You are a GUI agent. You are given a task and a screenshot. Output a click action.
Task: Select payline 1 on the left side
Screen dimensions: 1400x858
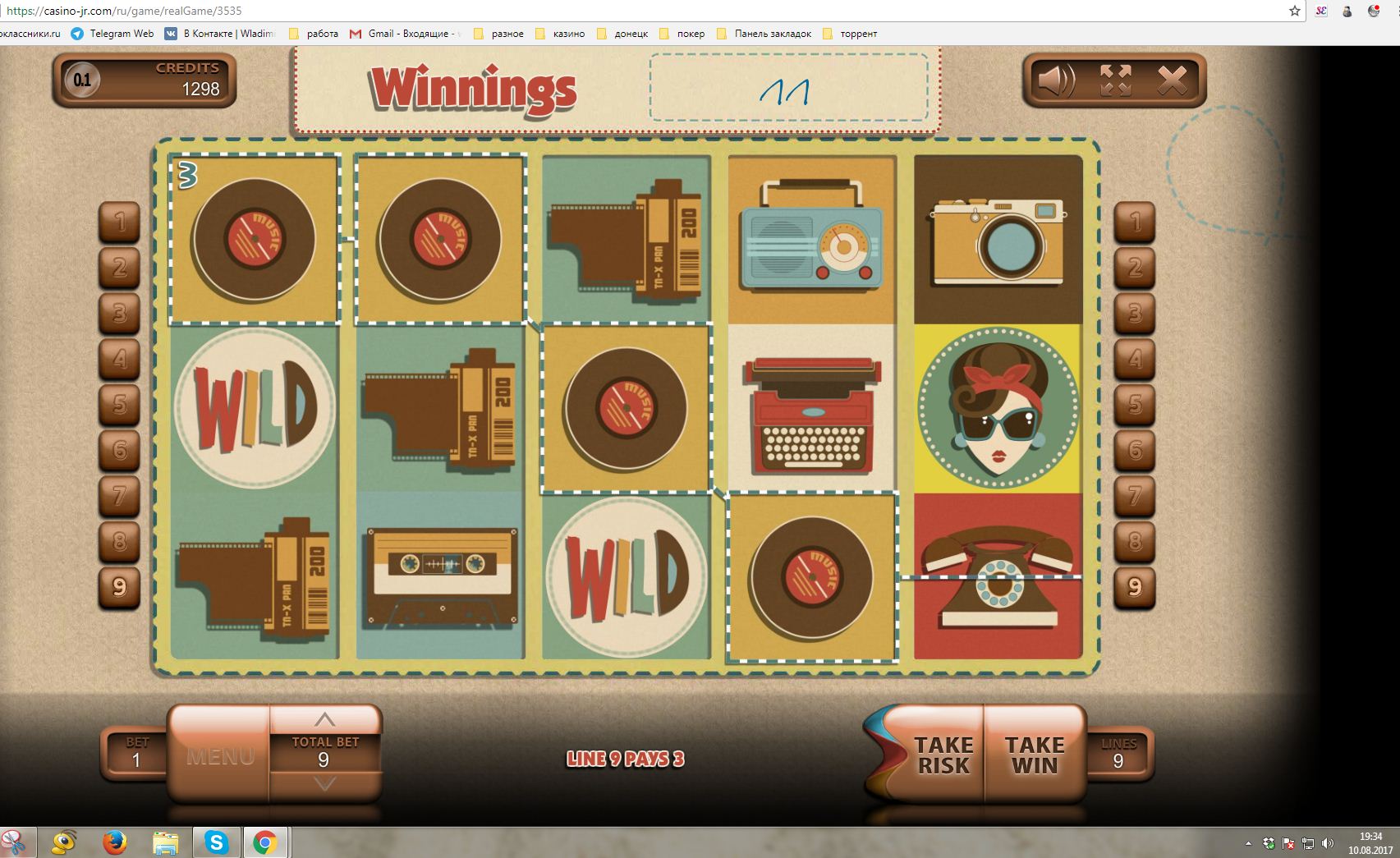point(120,222)
